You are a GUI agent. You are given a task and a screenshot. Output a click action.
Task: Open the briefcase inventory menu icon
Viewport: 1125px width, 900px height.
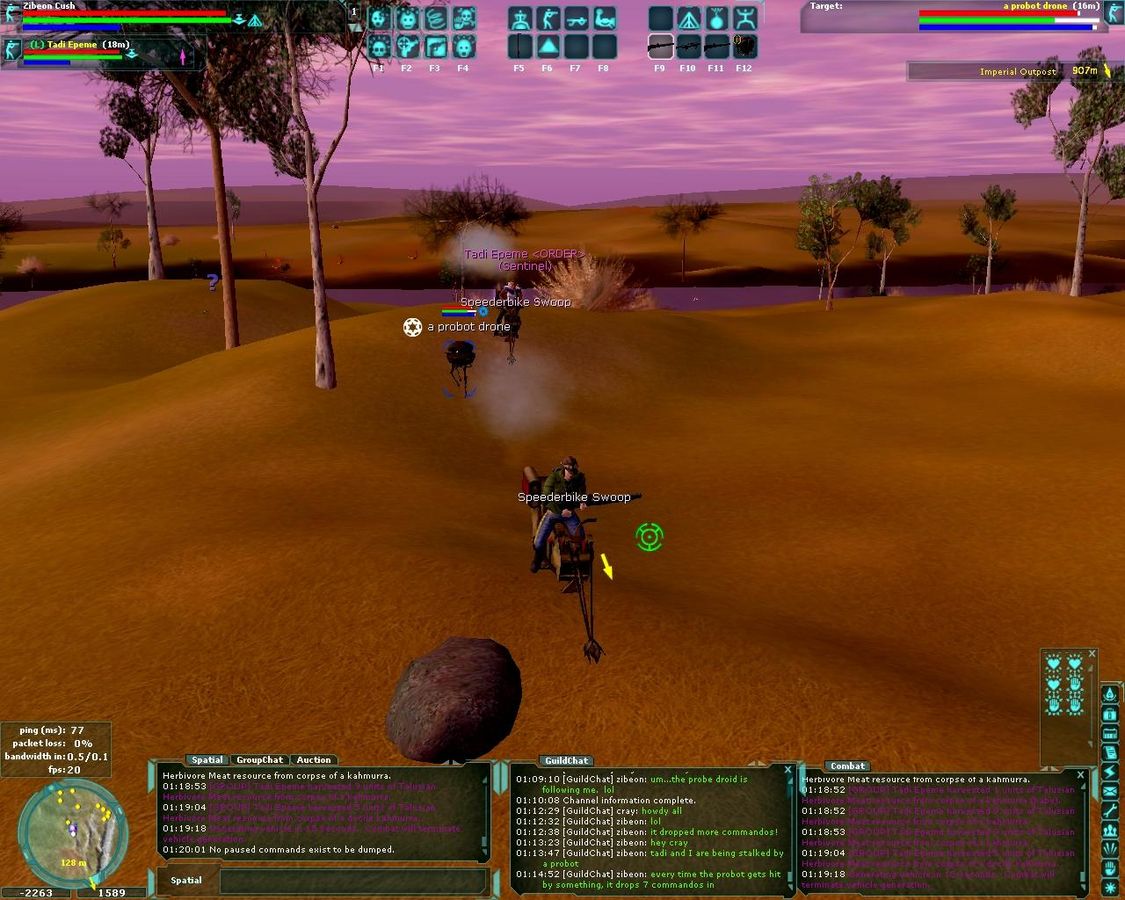[x=1109, y=714]
